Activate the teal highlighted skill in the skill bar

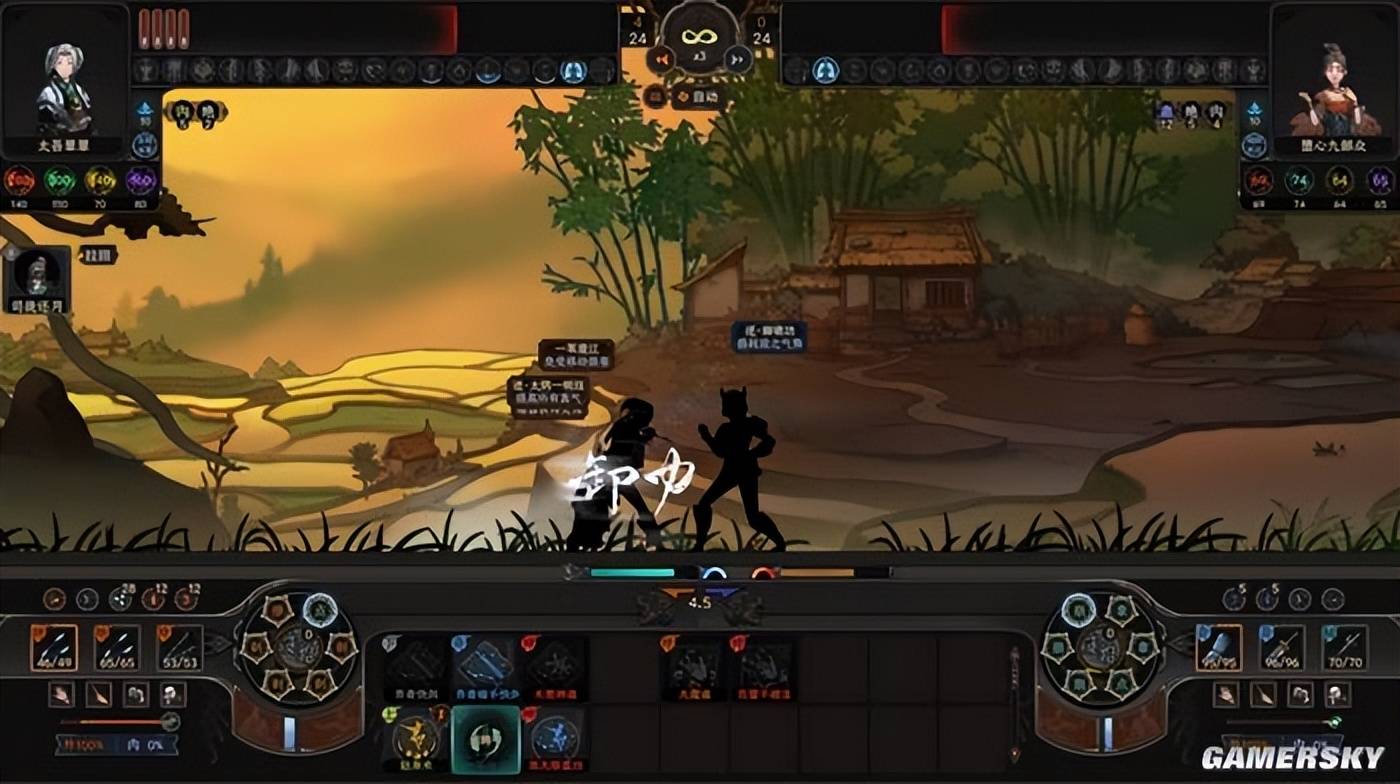tap(486, 739)
